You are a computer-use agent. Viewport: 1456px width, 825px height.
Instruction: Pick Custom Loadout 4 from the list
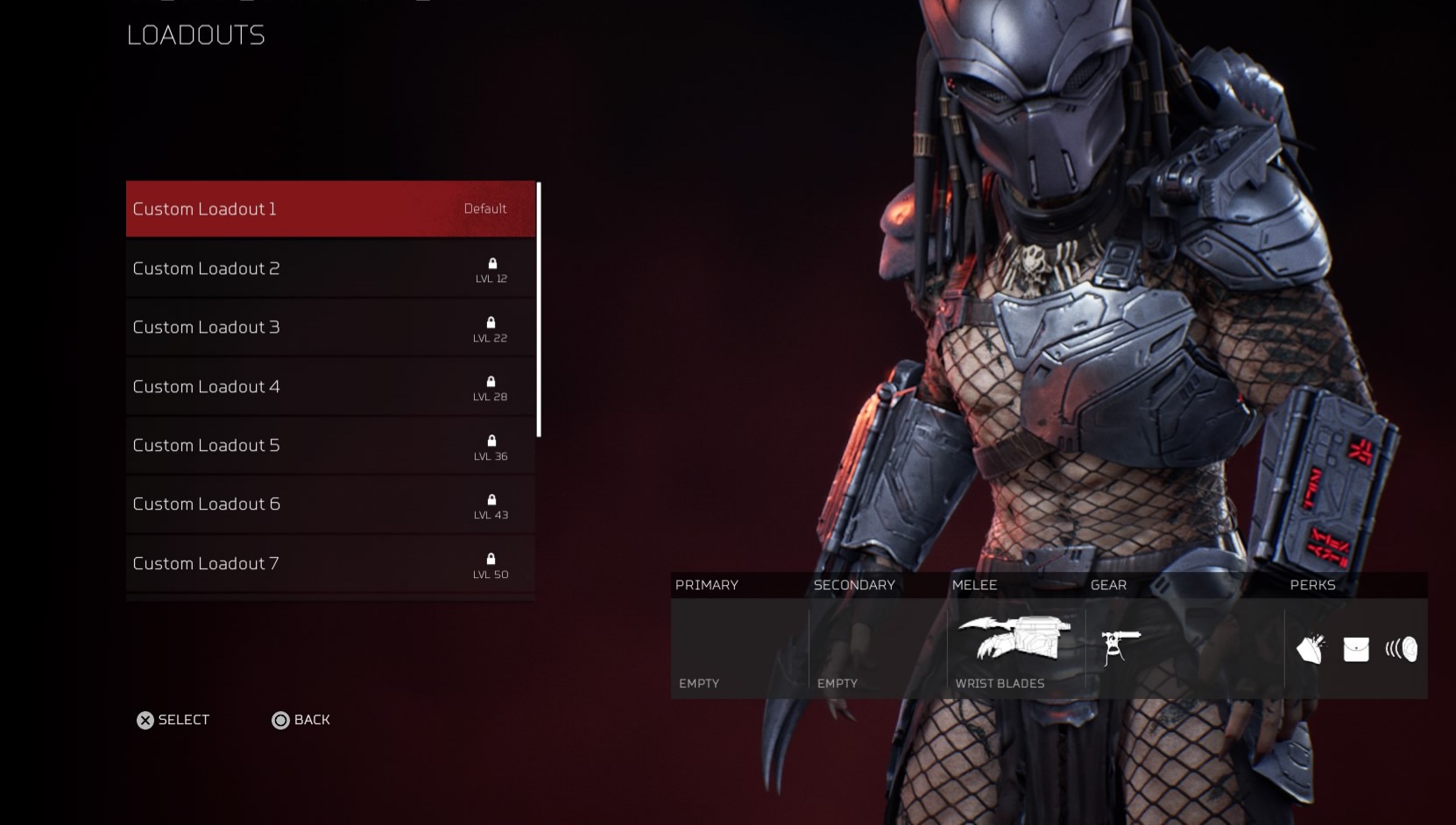[330, 386]
